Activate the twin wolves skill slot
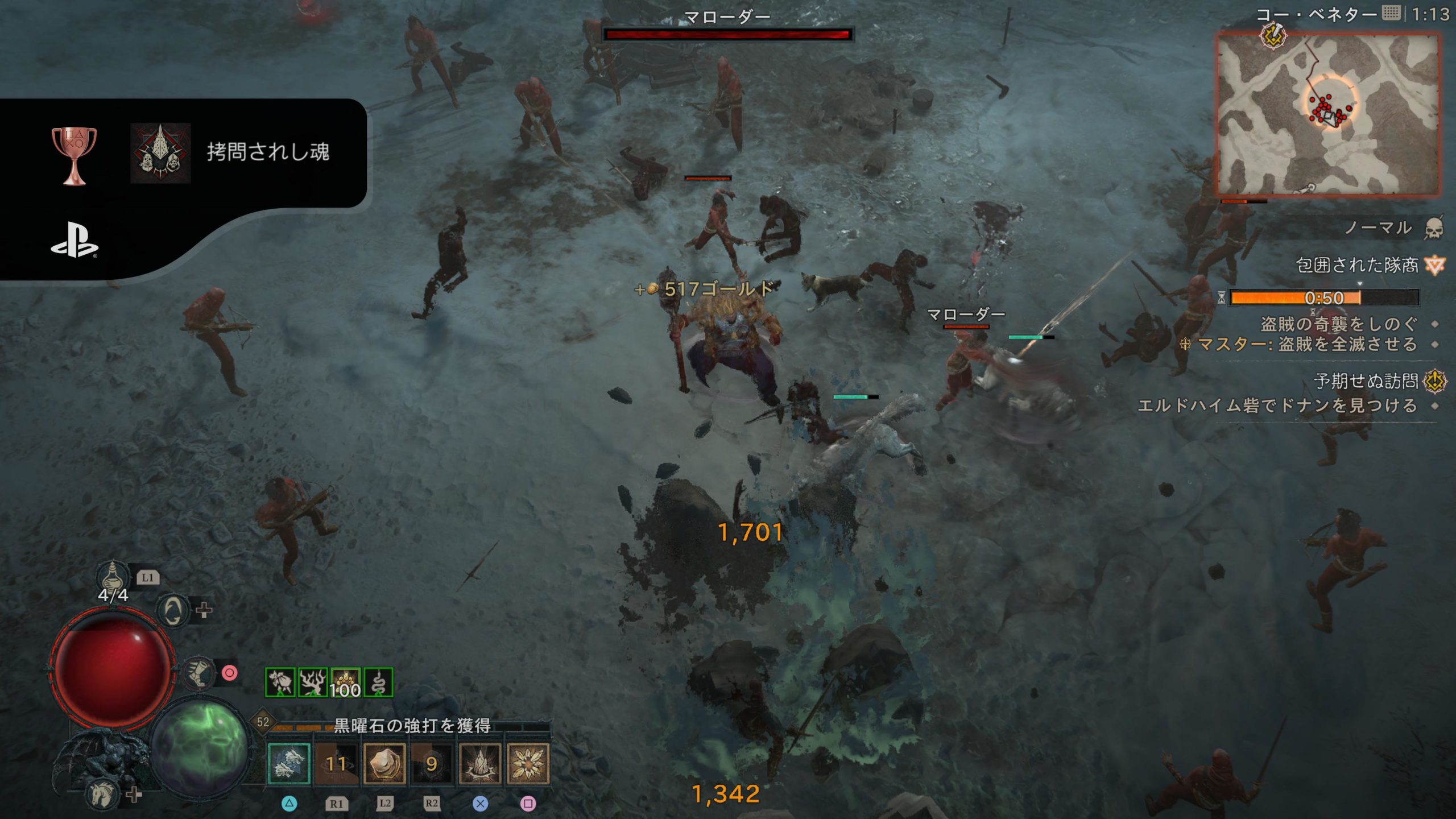 click(x=289, y=763)
